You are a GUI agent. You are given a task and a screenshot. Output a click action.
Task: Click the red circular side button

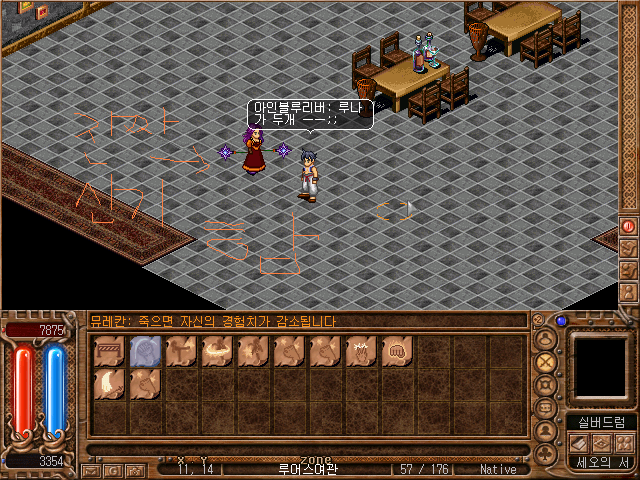point(629,226)
